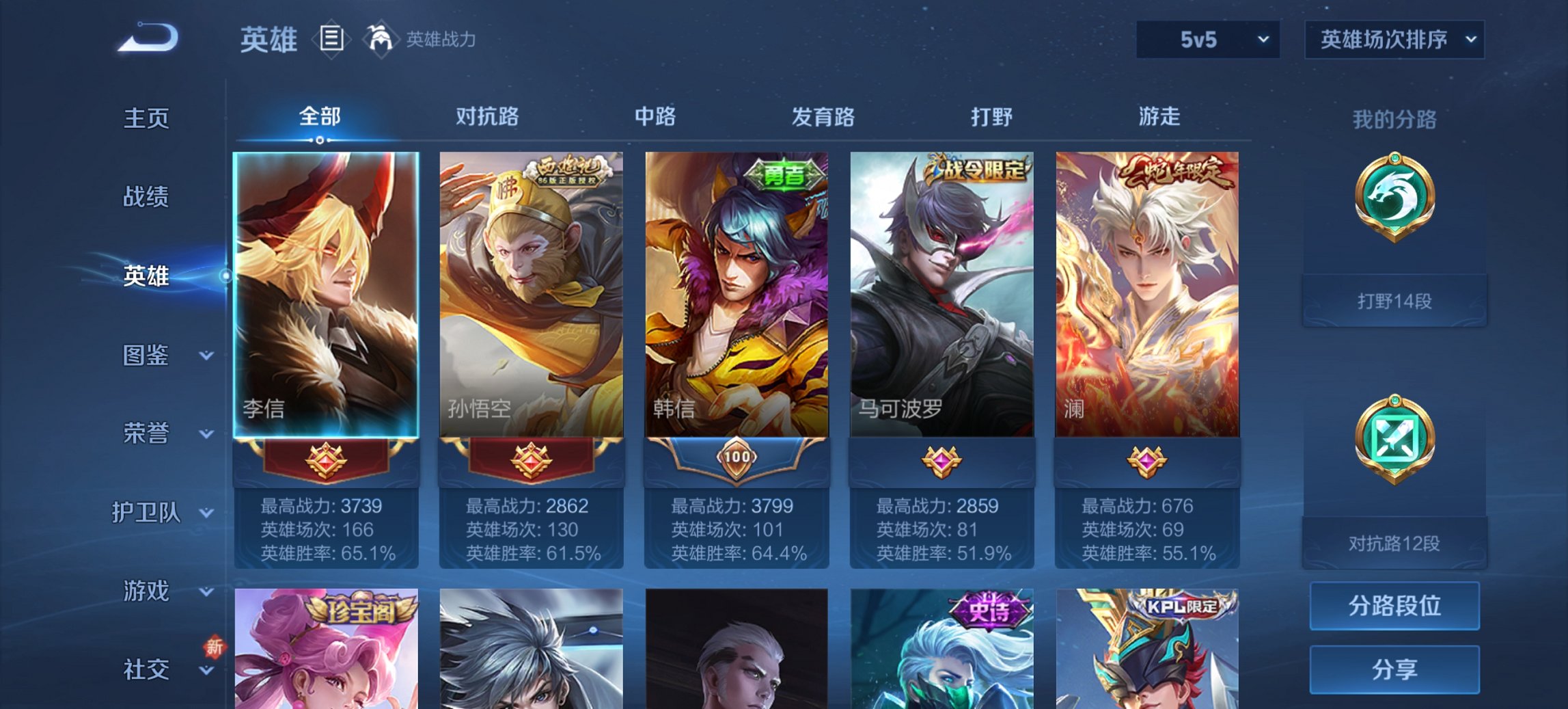The image size is (1568, 709).
Task: Open the hero list detail icon beside 英雄
Action: (331, 40)
